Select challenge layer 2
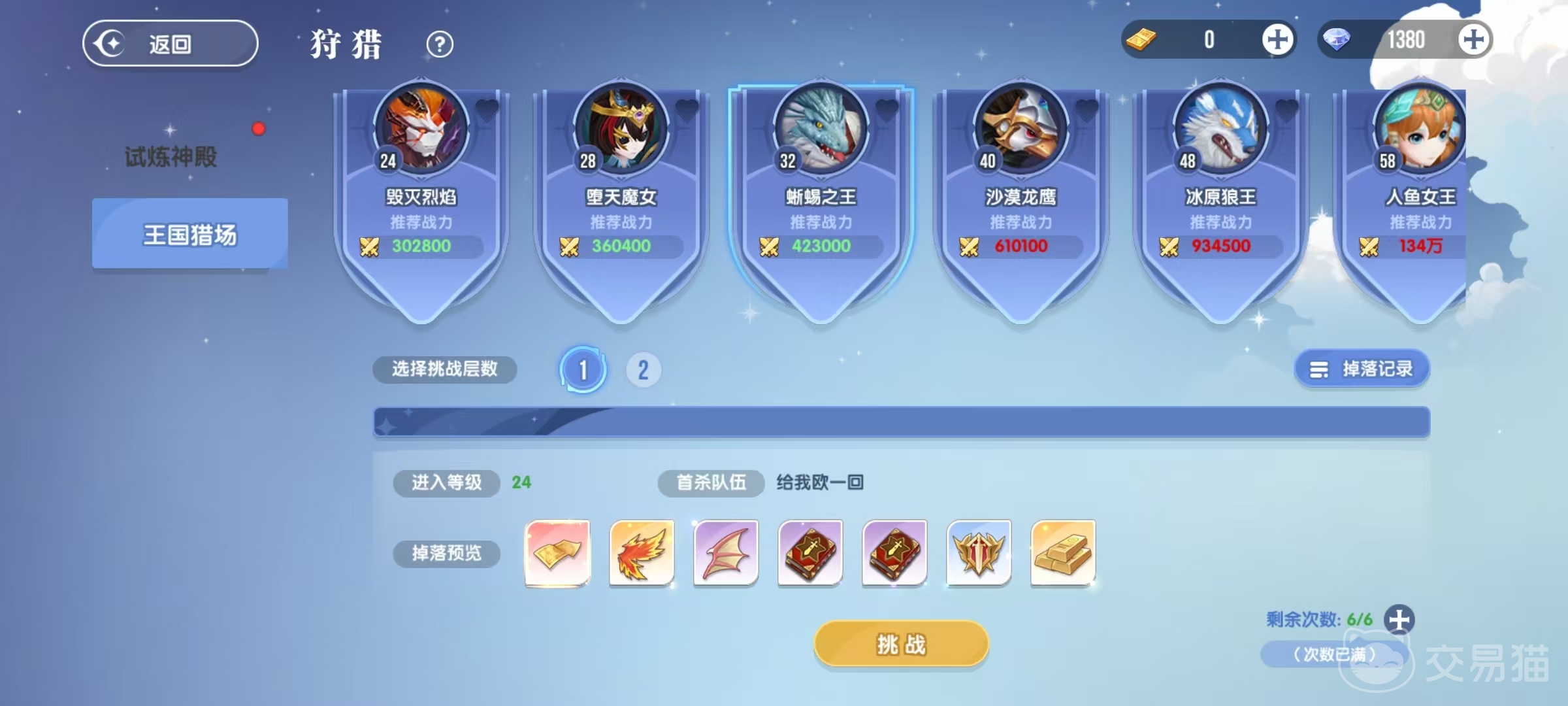1568x706 pixels. pyautogui.click(x=644, y=369)
